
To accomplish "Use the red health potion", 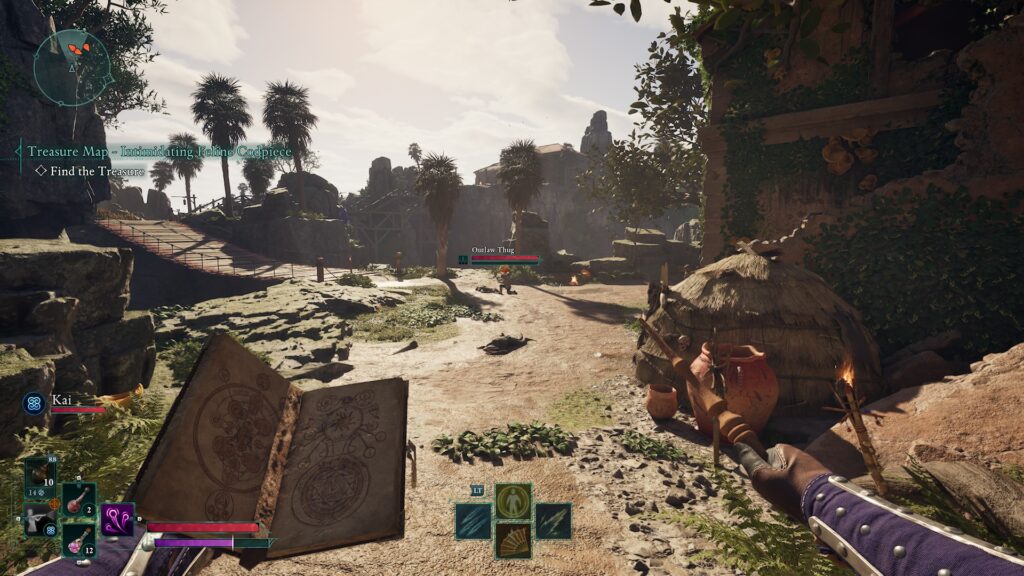I will click(x=79, y=499).
